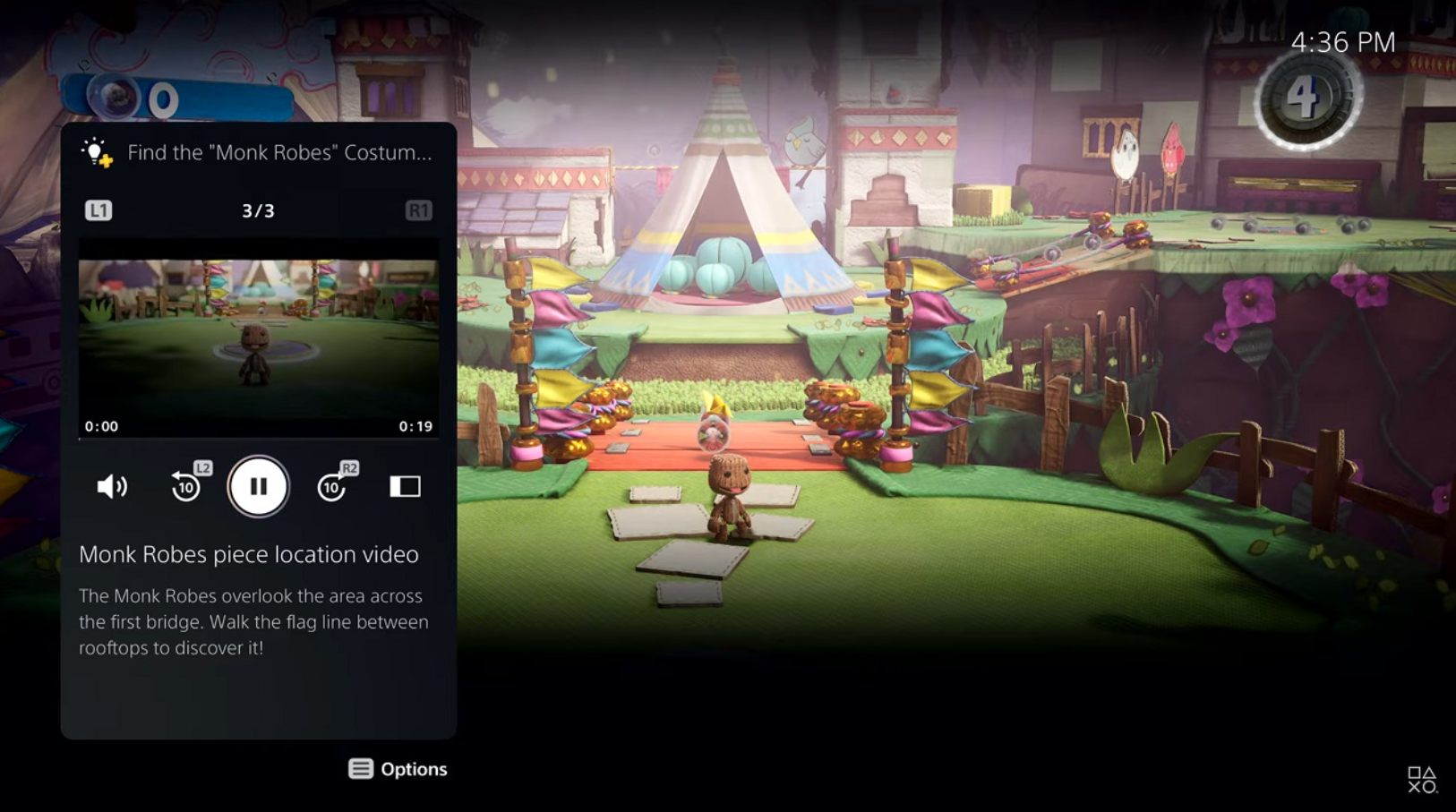Select the circular game timer indicator
1456x812 pixels.
[1305, 100]
